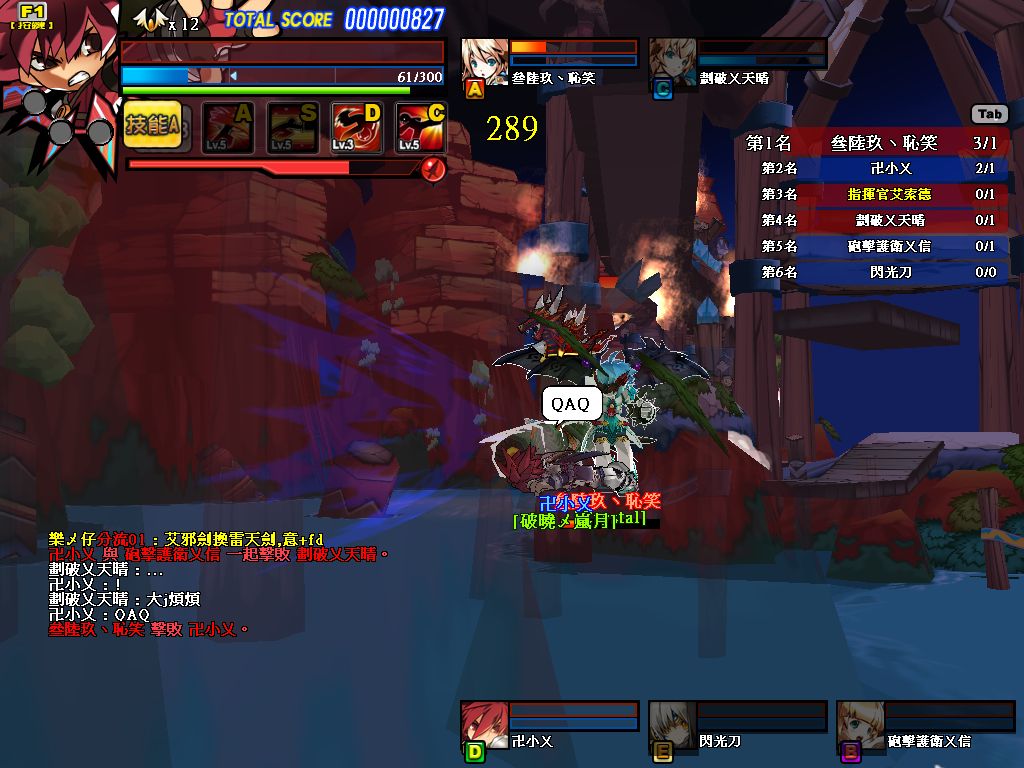Select the second-place row 卍小乂
Screen dimensions: 1024x768
pos(870,169)
